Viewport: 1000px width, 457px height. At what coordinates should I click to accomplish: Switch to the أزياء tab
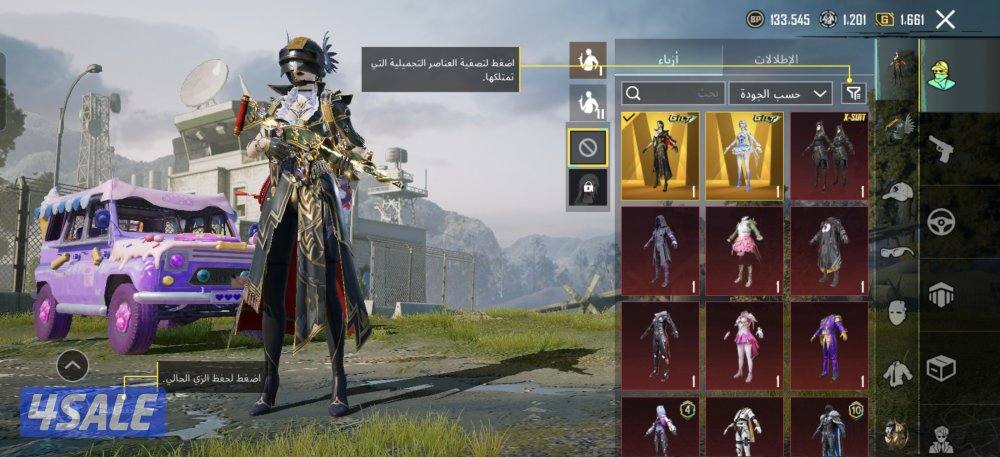coord(669,59)
